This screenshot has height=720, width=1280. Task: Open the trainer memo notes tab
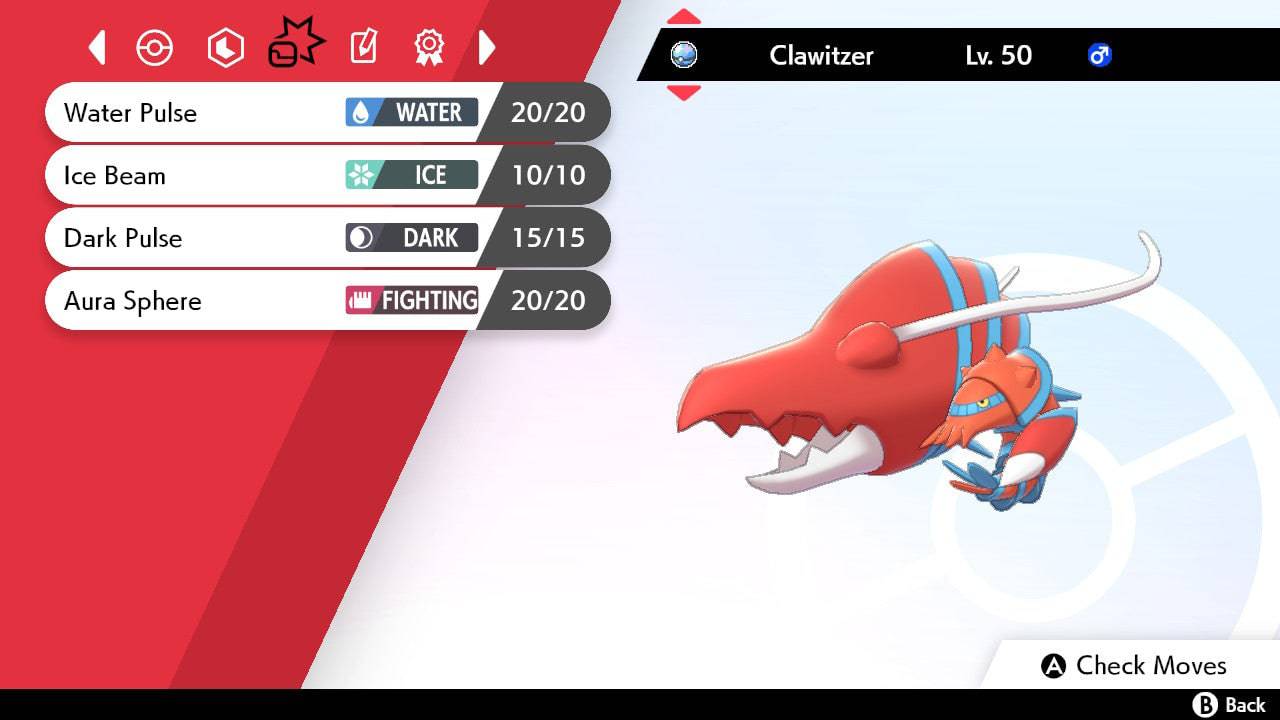(x=364, y=47)
